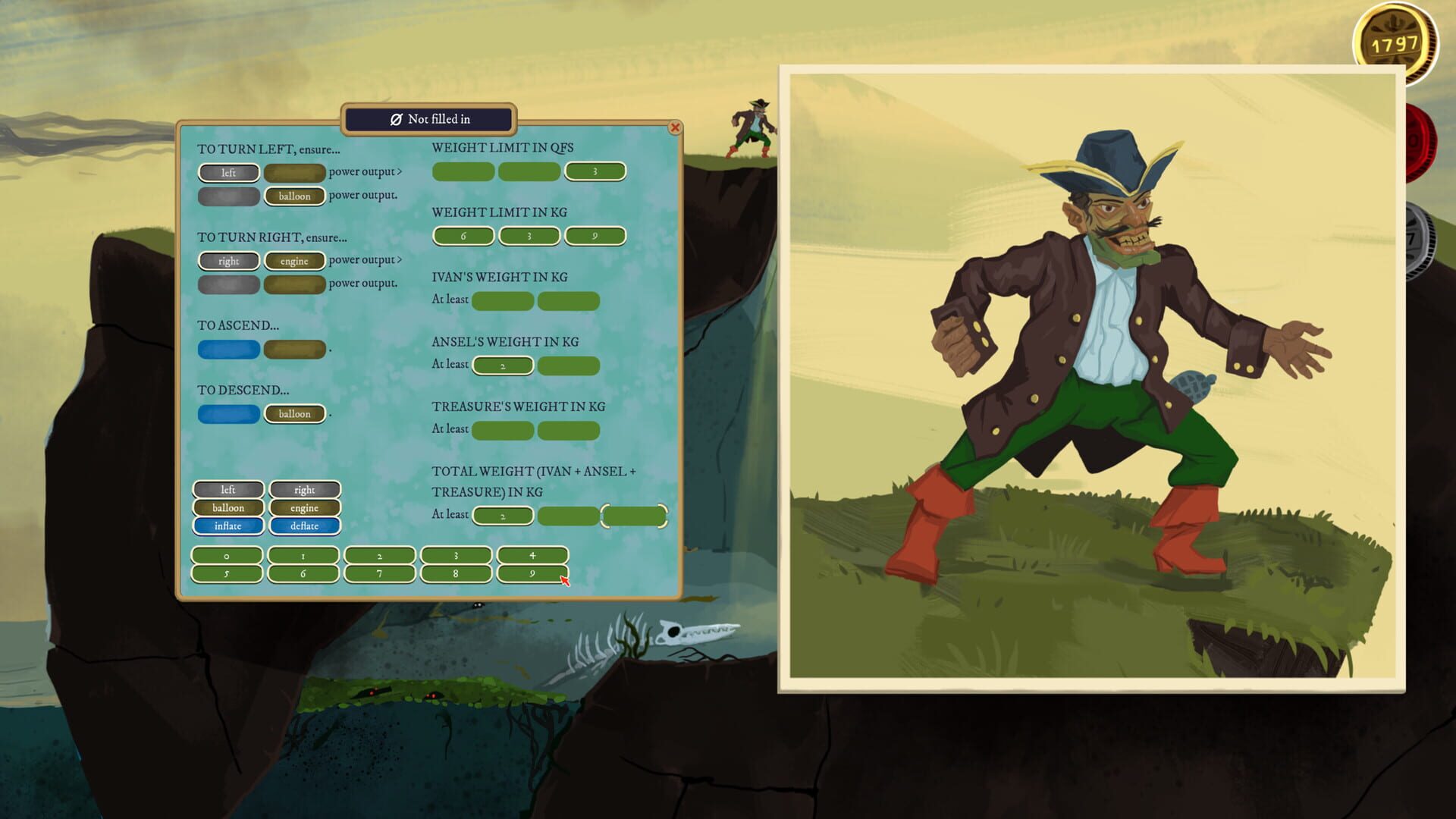Image resolution: width=1456 pixels, height=819 pixels.
Task: Select number token '0' on the keypad
Action: [227, 555]
